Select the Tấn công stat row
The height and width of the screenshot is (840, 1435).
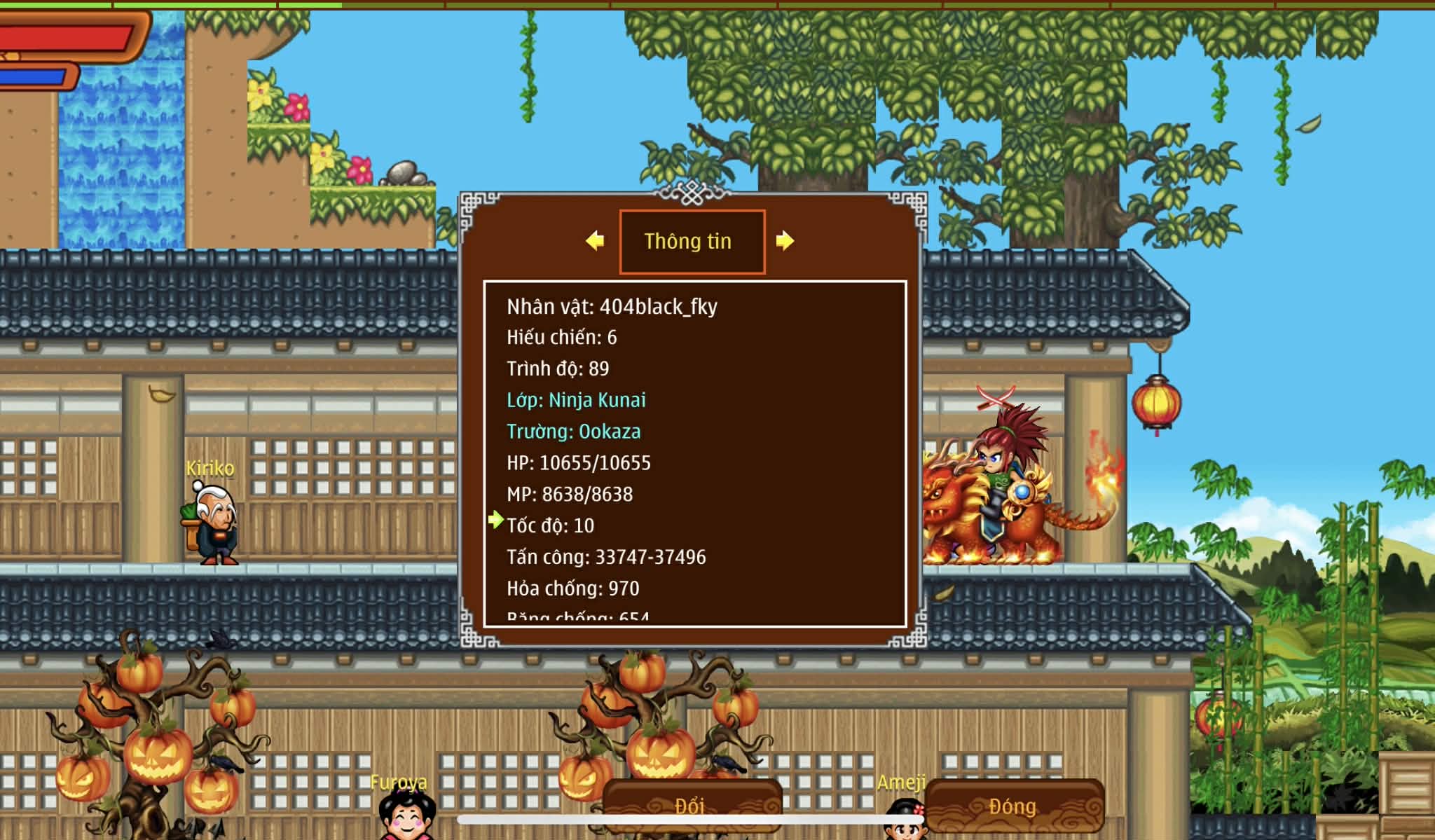point(606,557)
